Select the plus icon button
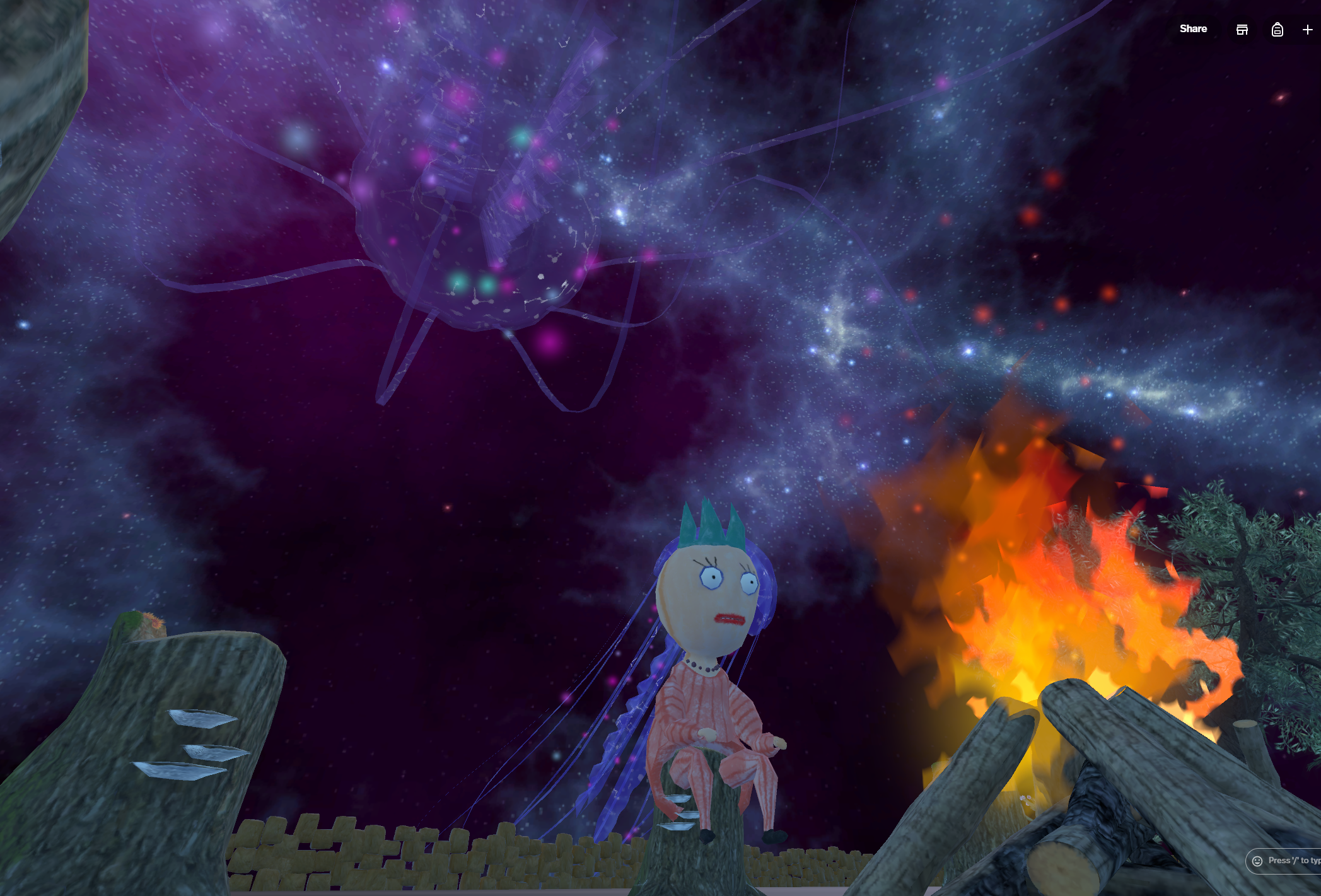Screen dimensions: 1321x896 [x=1307, y=30]
